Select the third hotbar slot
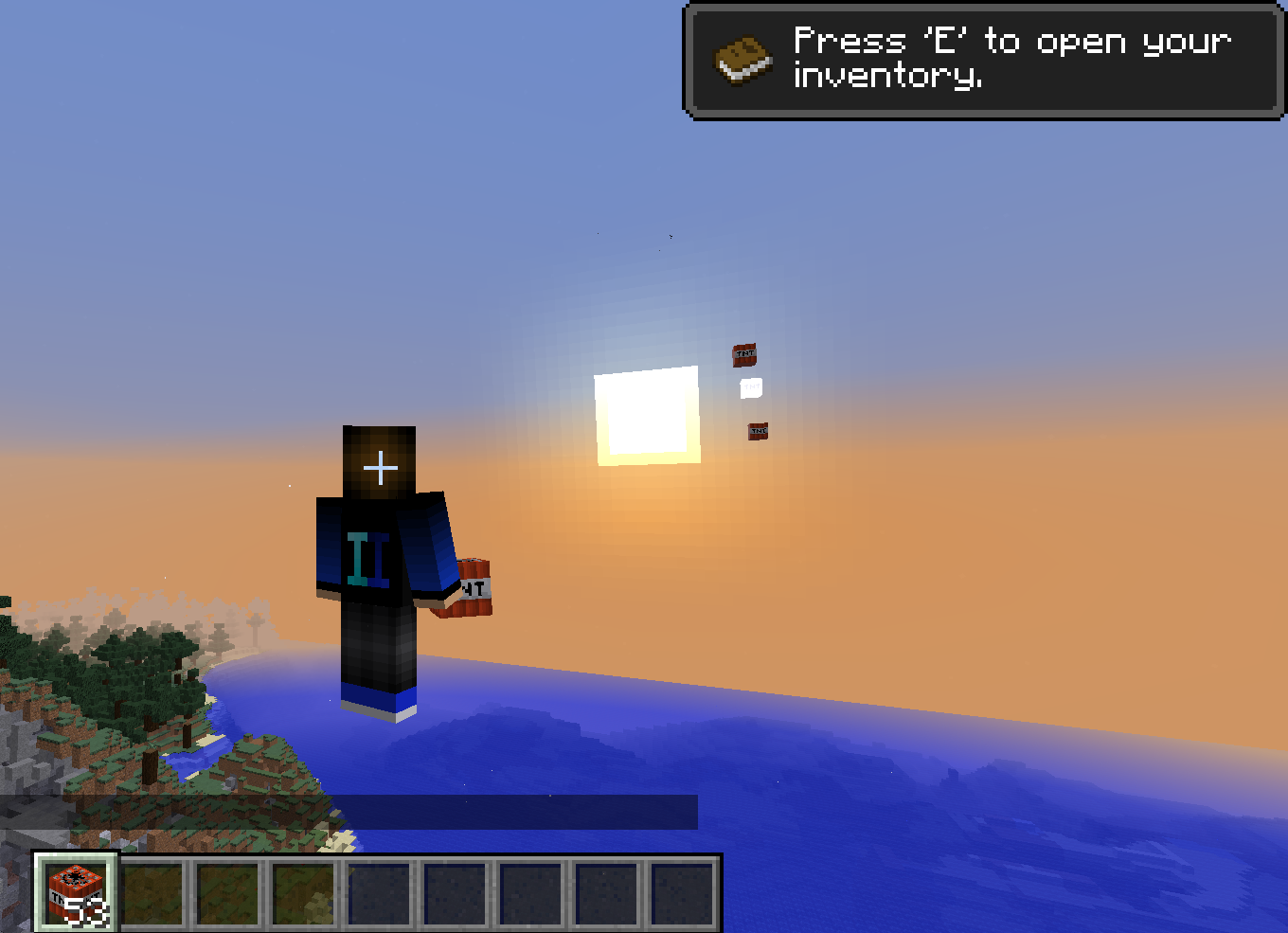Viewport: 1288px width, 933px height. coord(227,890)
